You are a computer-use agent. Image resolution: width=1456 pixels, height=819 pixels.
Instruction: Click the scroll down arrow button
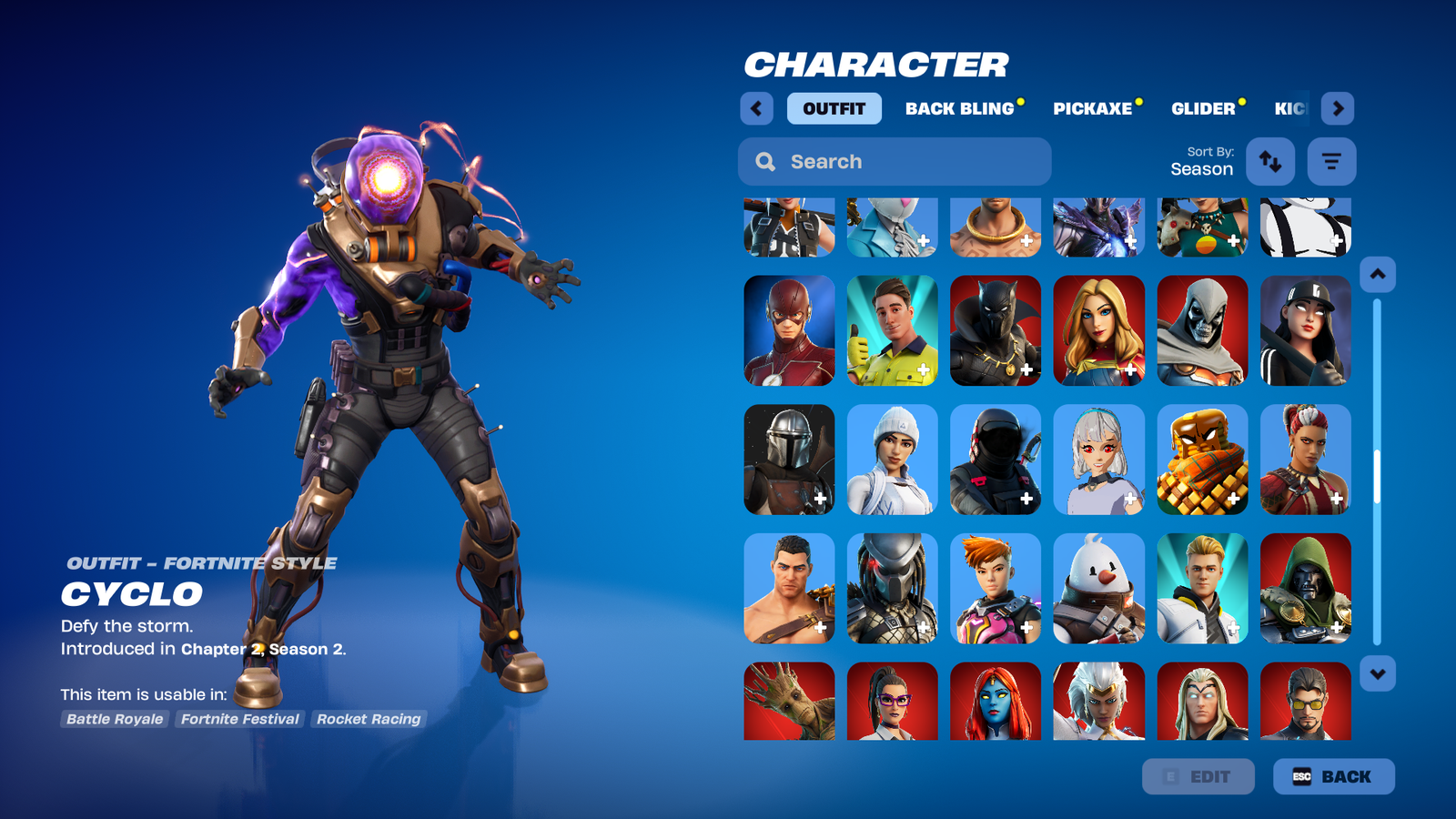click(1378, 674)
